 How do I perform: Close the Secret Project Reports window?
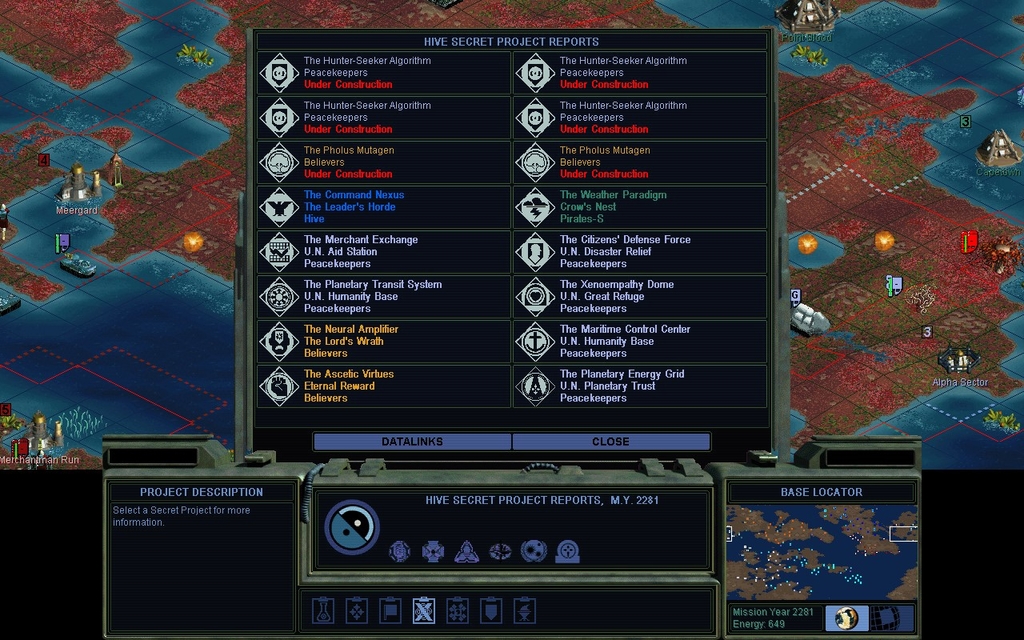point(610,442)
